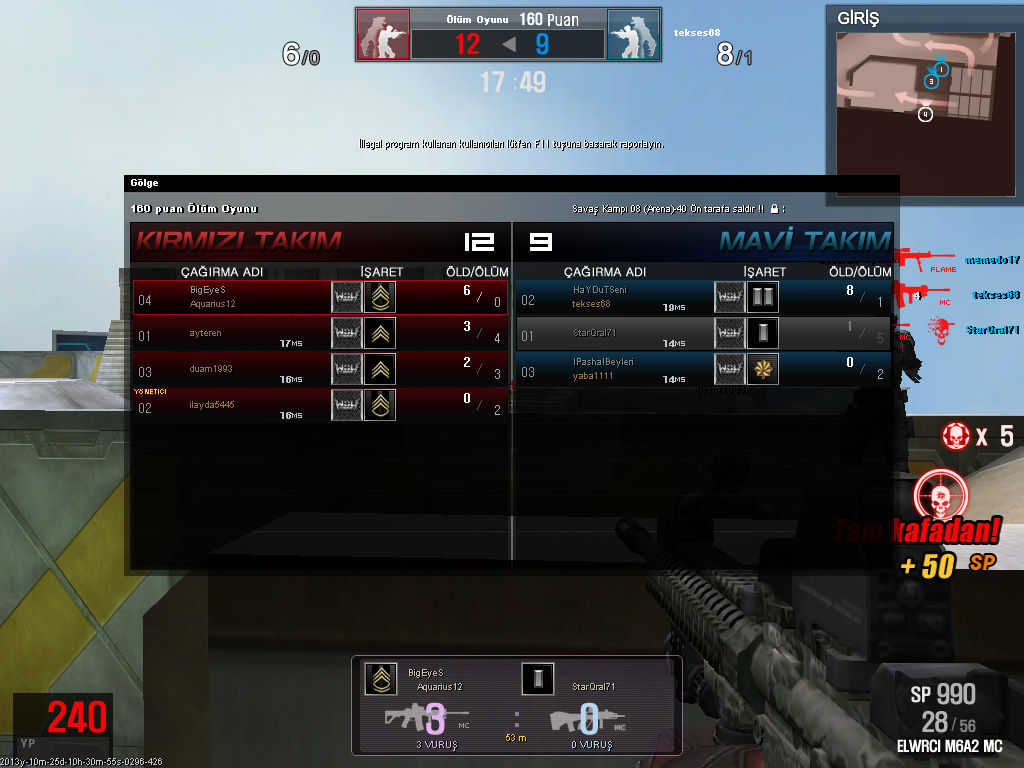Choose the yaba1111 row on the blue team
The image size is (1024, 768).
pos(703,369)
